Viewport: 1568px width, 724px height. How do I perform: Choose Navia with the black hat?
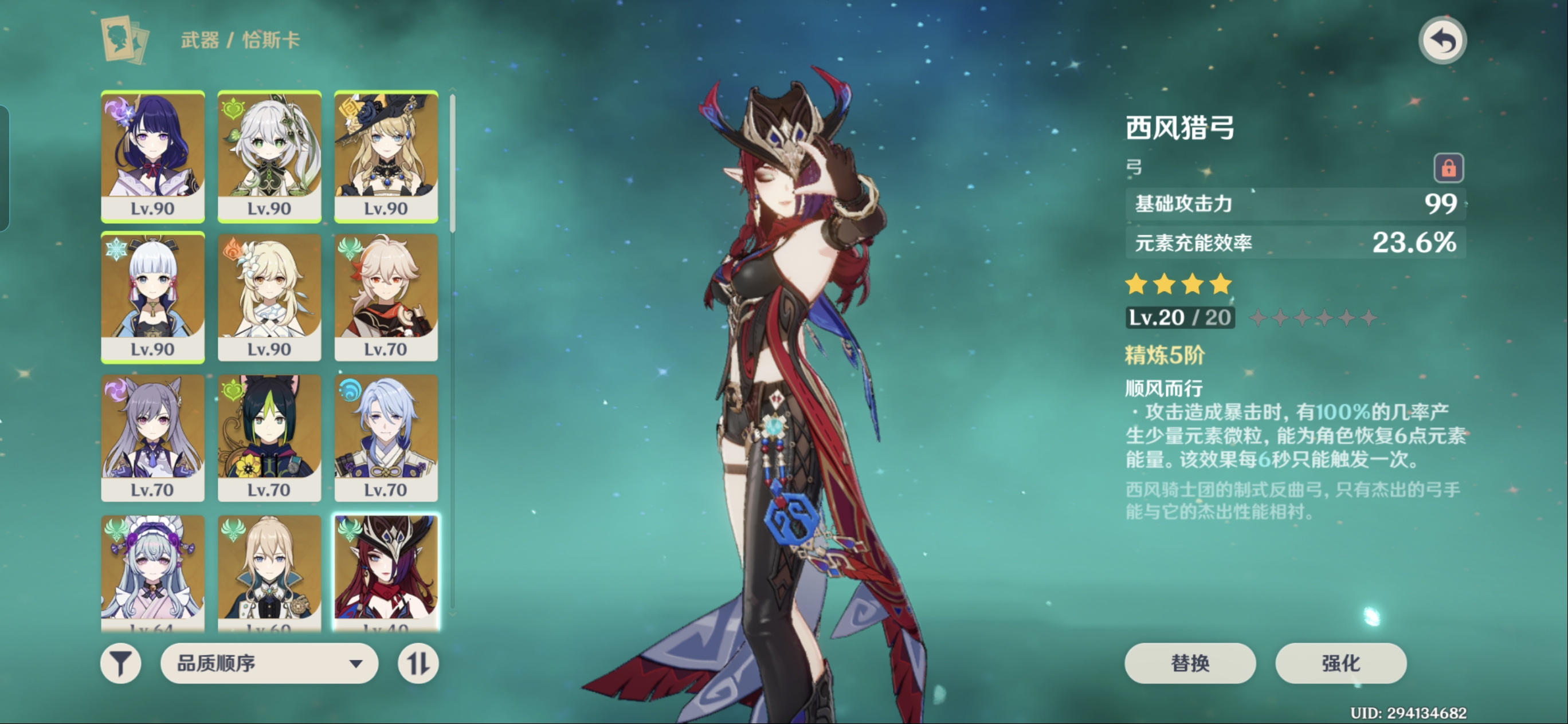(x=386, y=155)
